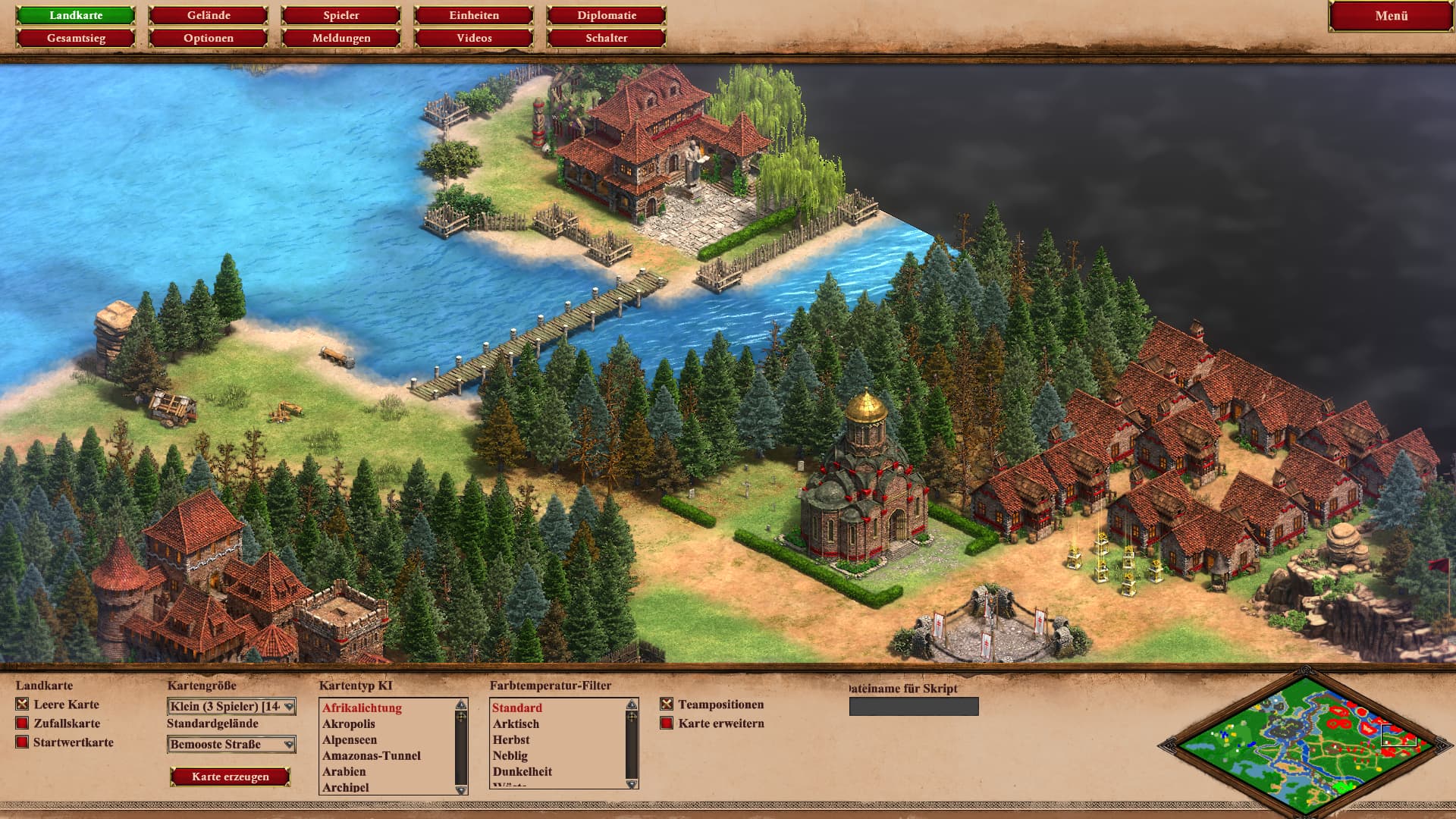
Task: Open the Standardgelände dropdown showing Bemooste Straße
Action: pyautogui.click(x=231, y=745)
